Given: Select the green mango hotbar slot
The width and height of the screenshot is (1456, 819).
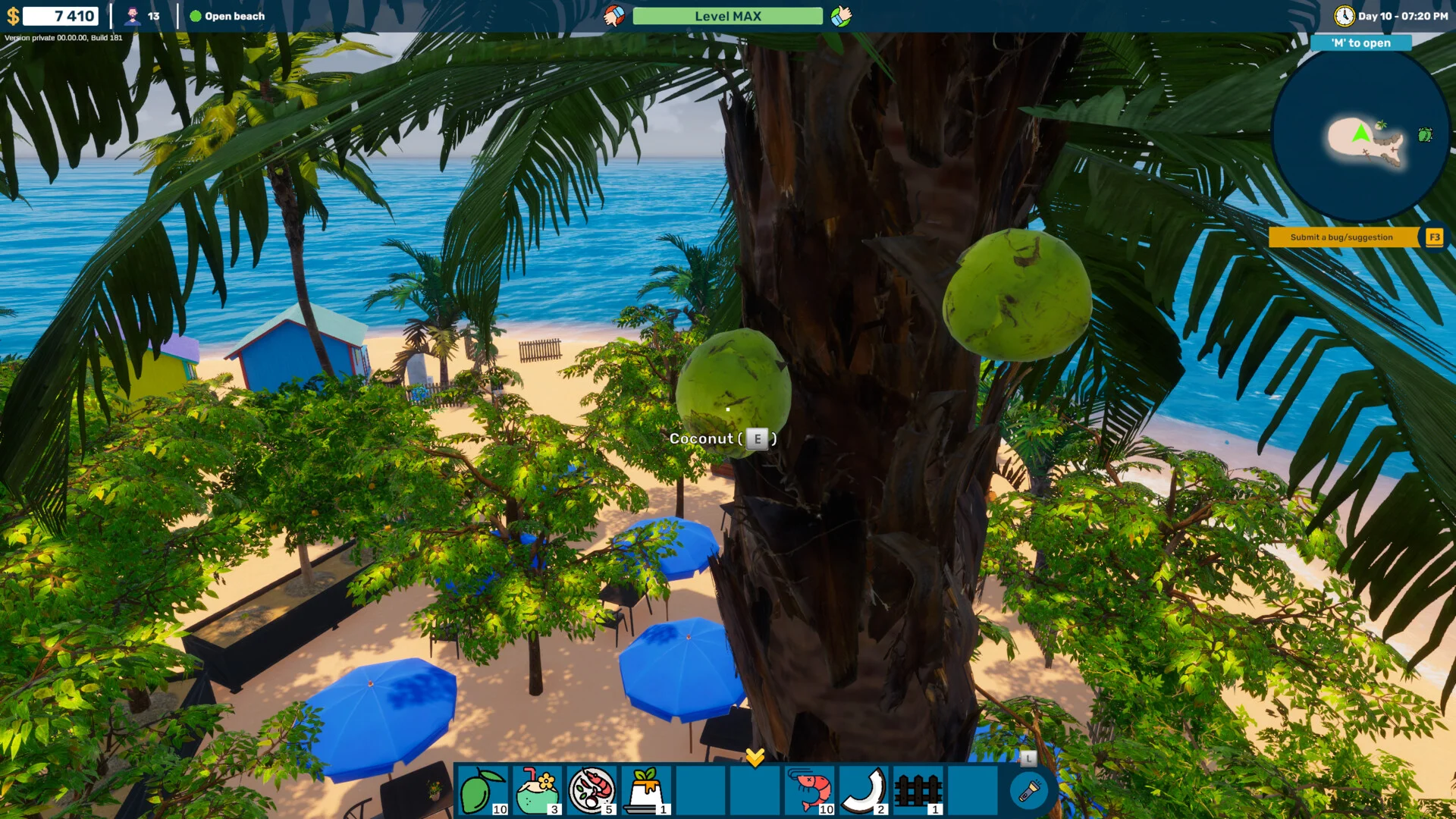Looking at the screenshot, I should pos(483,790).
